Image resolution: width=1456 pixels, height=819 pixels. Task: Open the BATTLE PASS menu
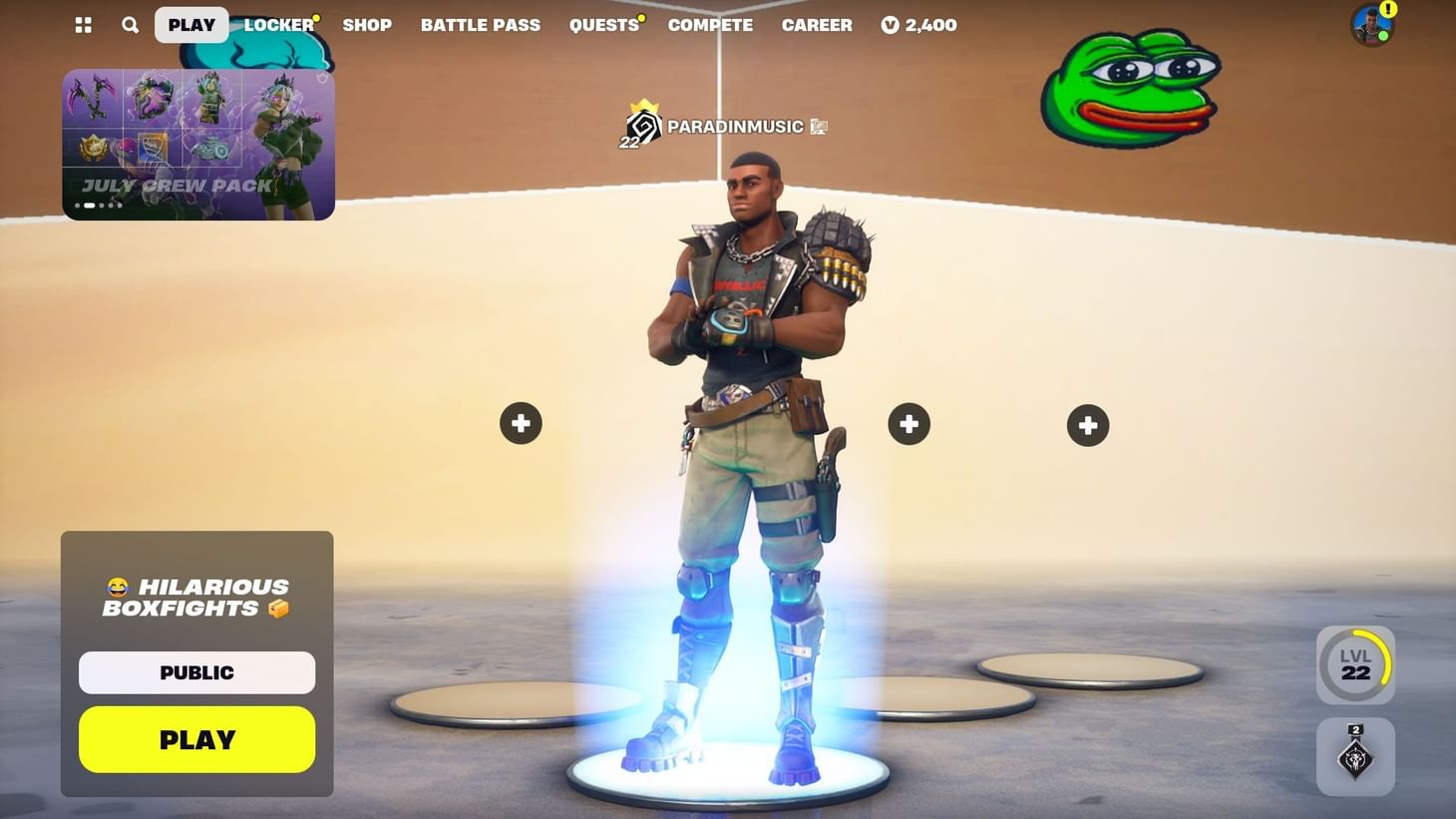[480, 24]
